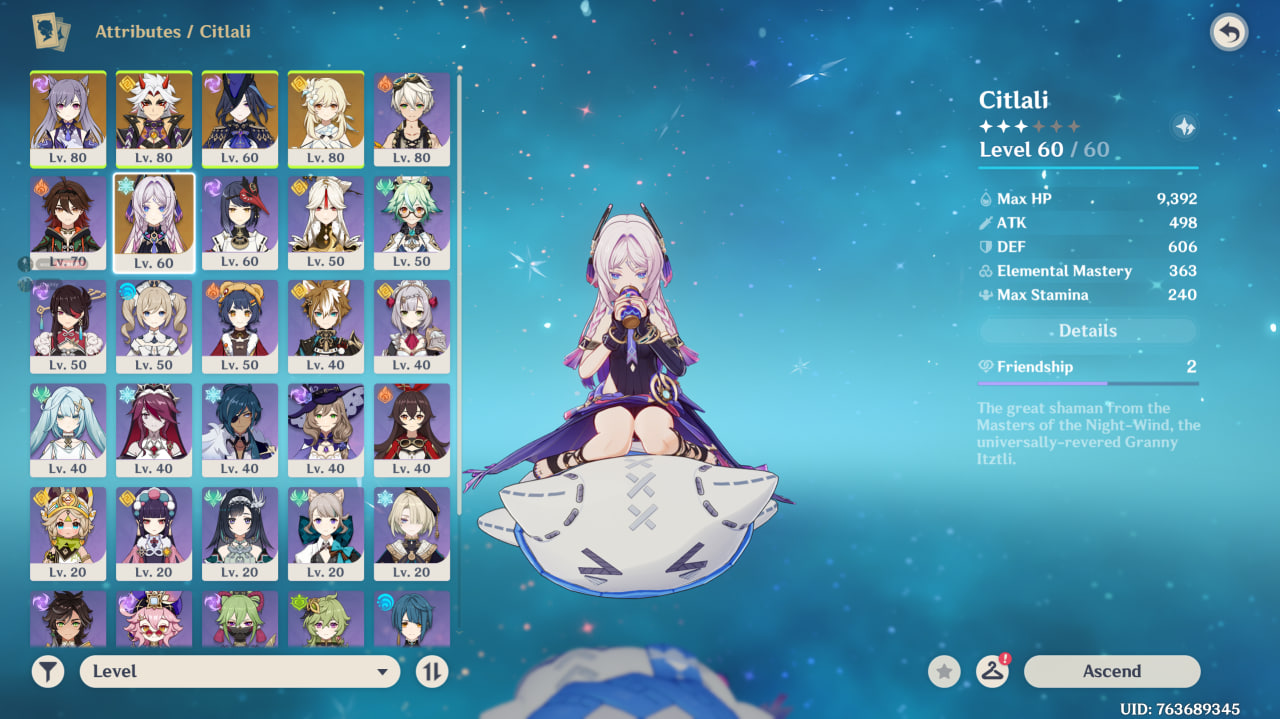Viewport: 1280px width, 719px height.
Task: Open the outfit hanger icon
Action: click(x=992, y=671)
